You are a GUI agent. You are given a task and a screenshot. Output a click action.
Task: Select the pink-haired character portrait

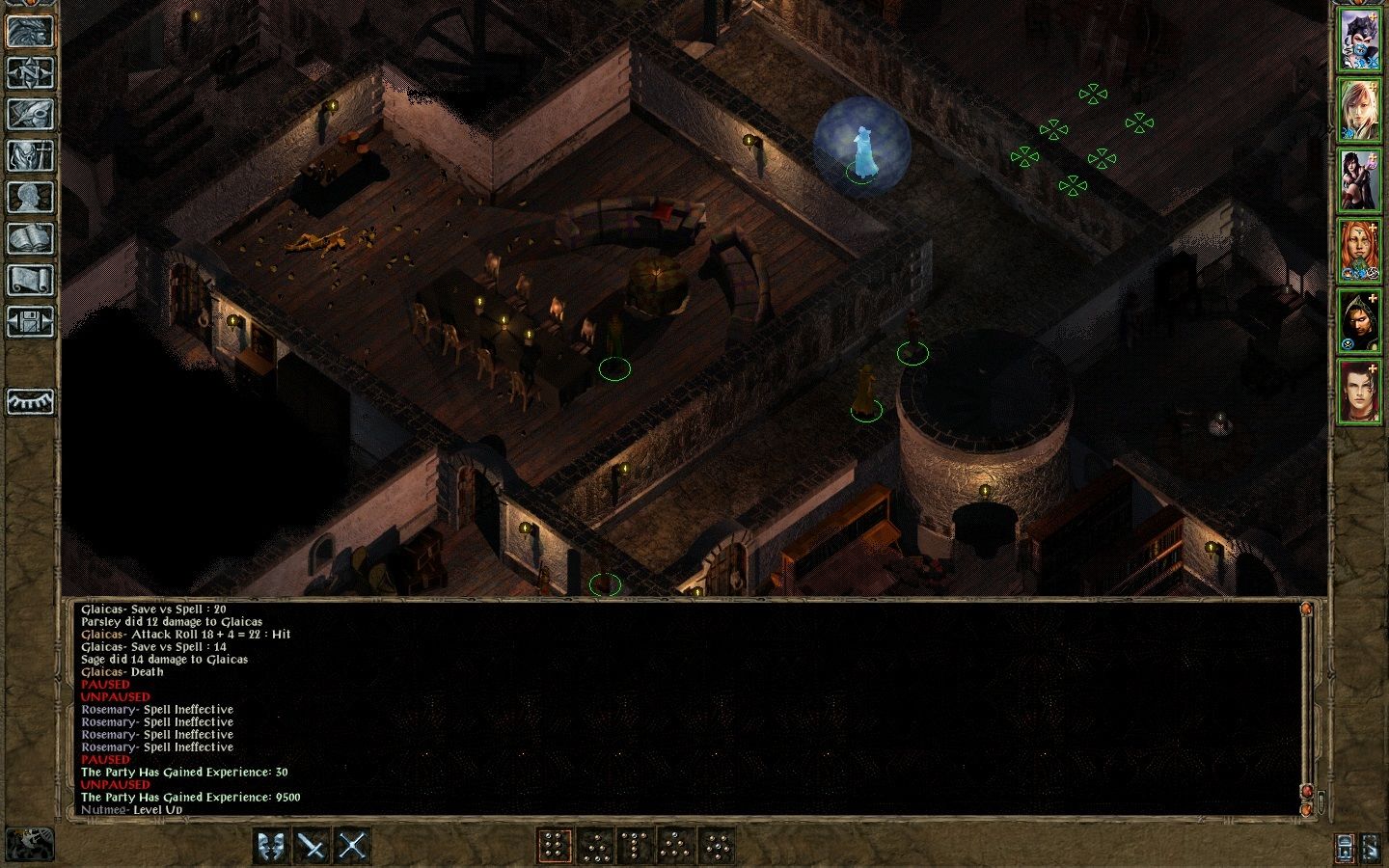1358,111
